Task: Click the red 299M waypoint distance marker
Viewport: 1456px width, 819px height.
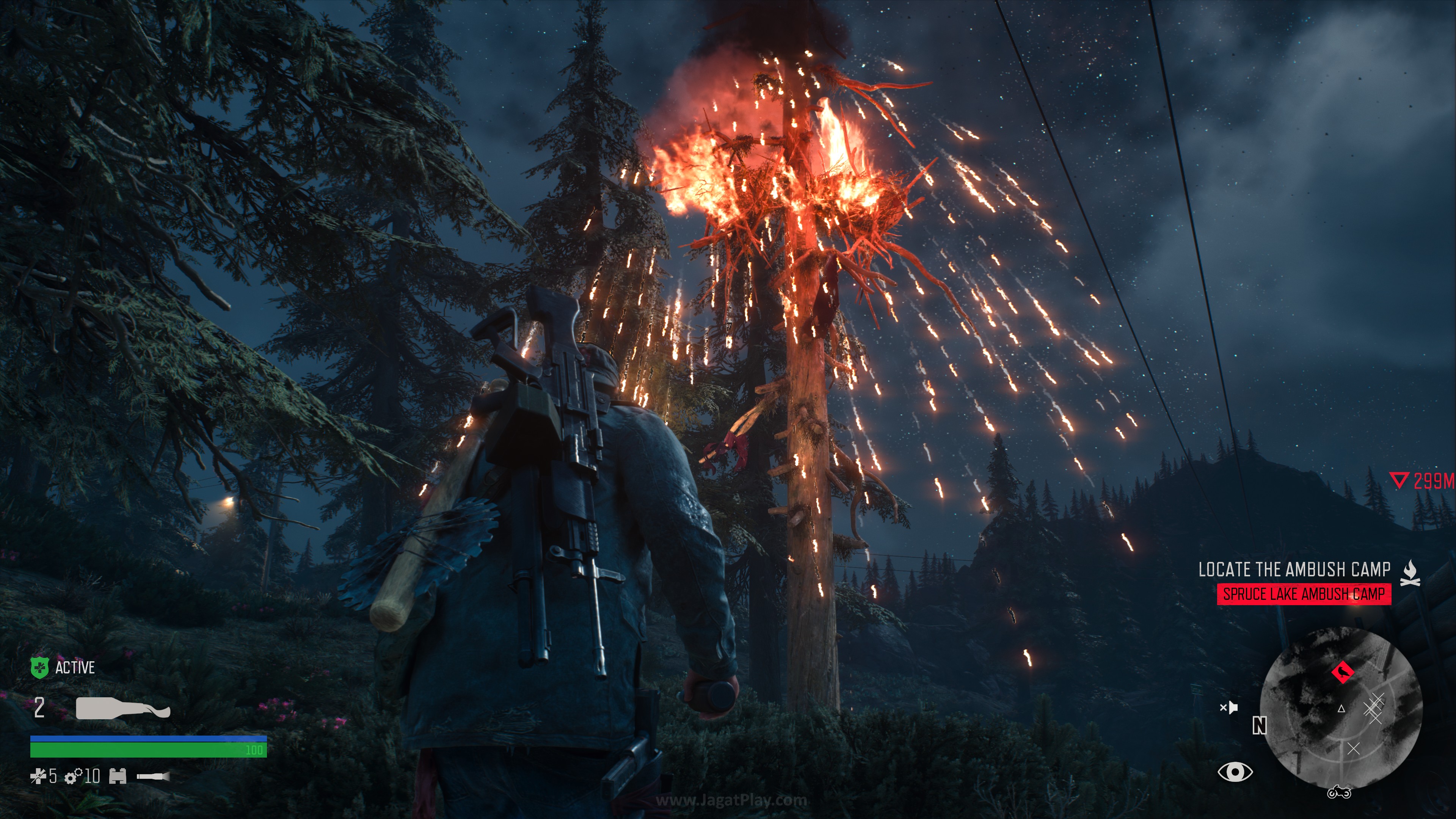Action: click(x=1423, y=481)
